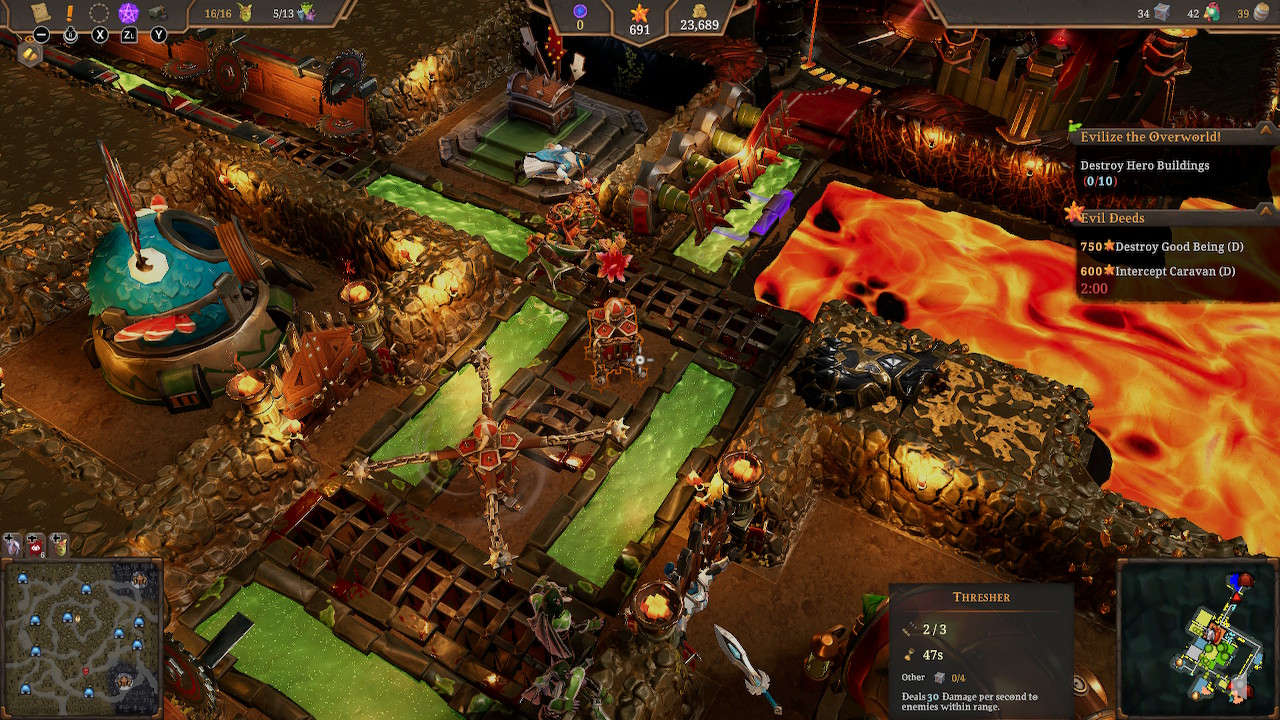
Task: Click the dungeon minimap
Action: (1196, 637)
